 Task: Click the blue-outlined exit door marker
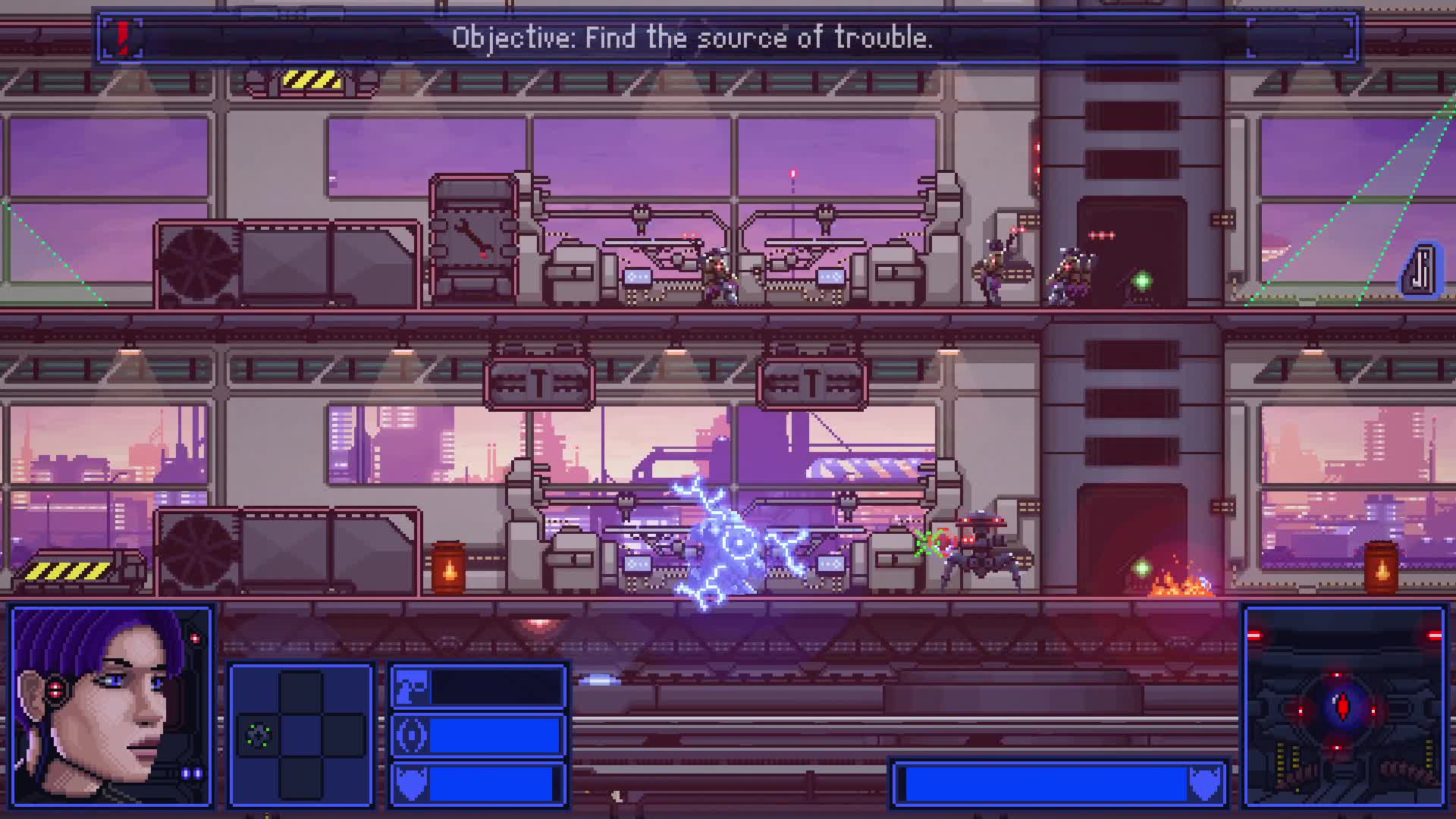[x=1420, y=270]
